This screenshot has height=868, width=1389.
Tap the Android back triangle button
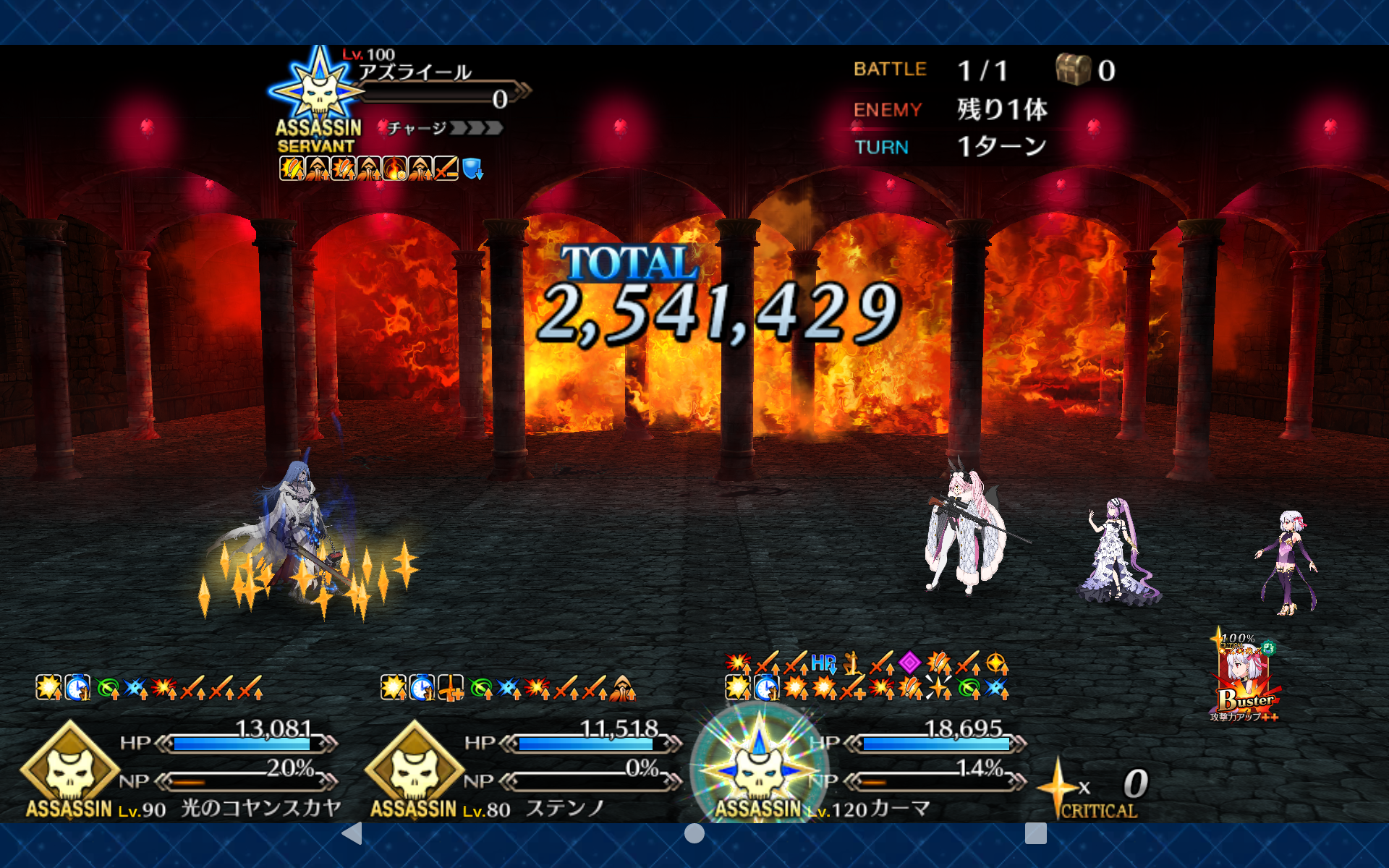click(352, 833)
